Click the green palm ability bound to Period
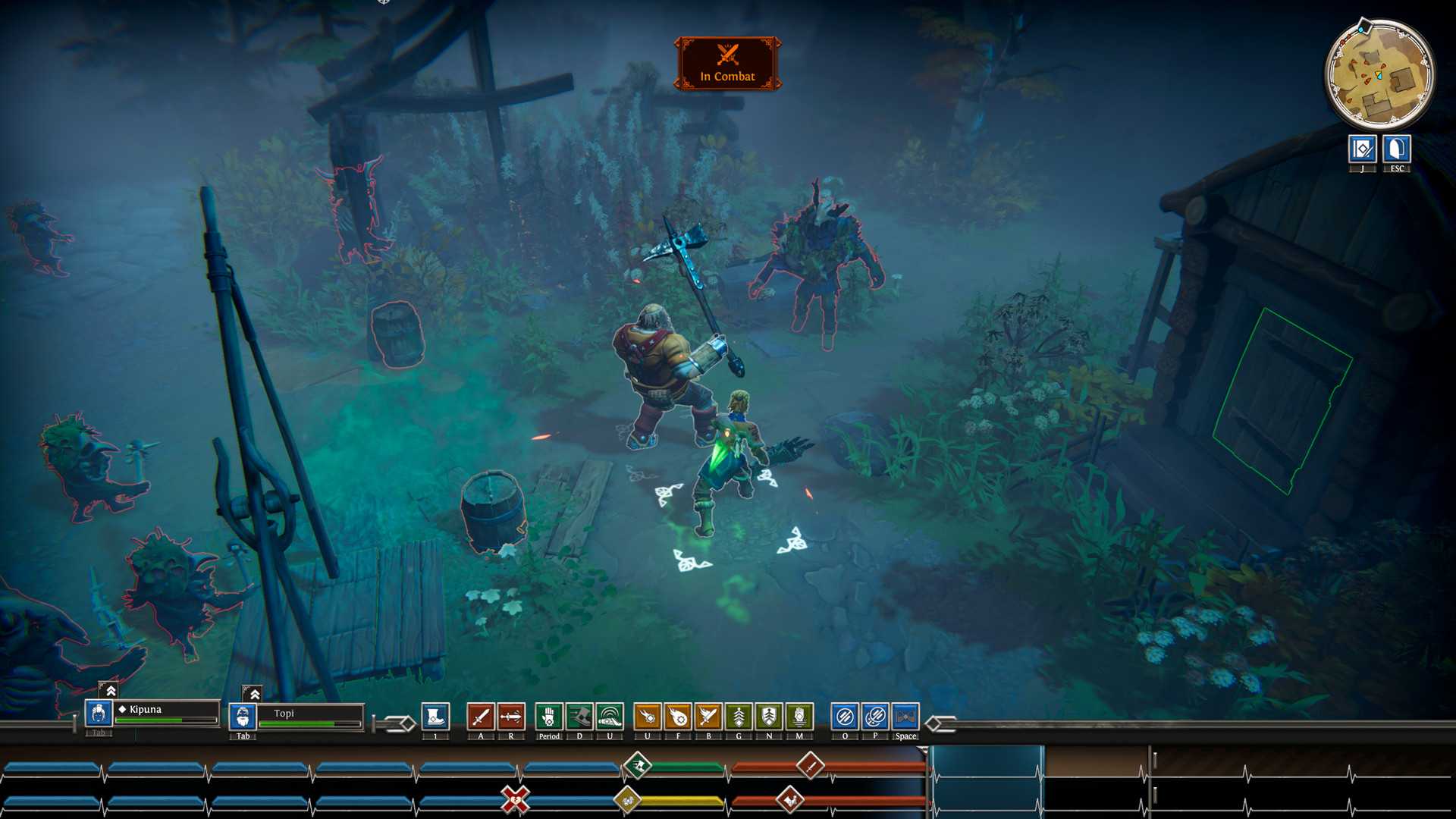1456x819 pixels. pyautogui.click(x=548, y=716)
